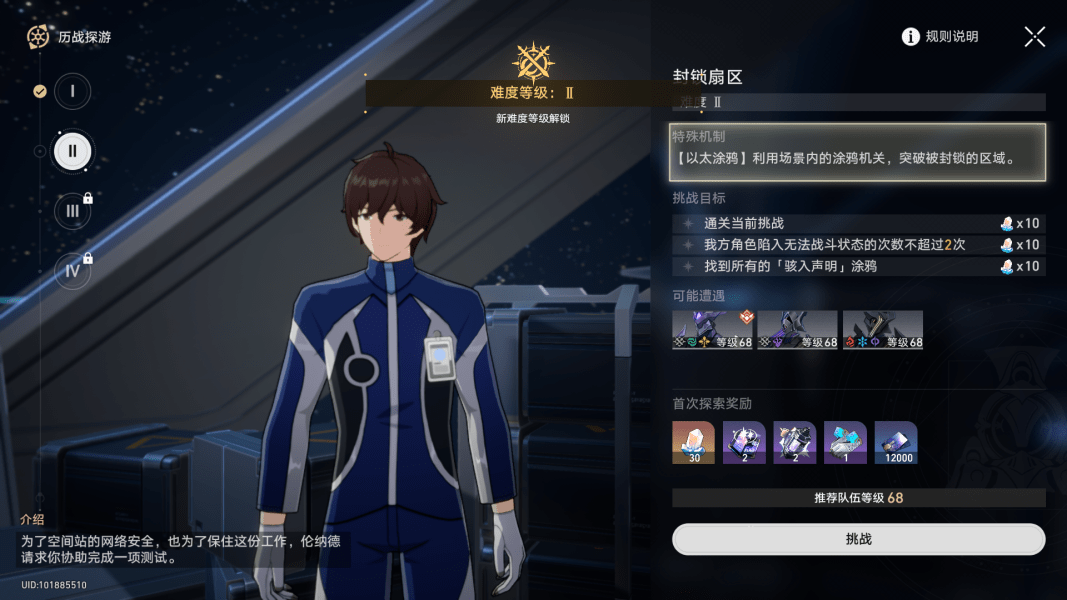The width and height of the screenshot is (1067, 600).
Task: View the reward item with quantity 1
Action: (x=845, y=442)
